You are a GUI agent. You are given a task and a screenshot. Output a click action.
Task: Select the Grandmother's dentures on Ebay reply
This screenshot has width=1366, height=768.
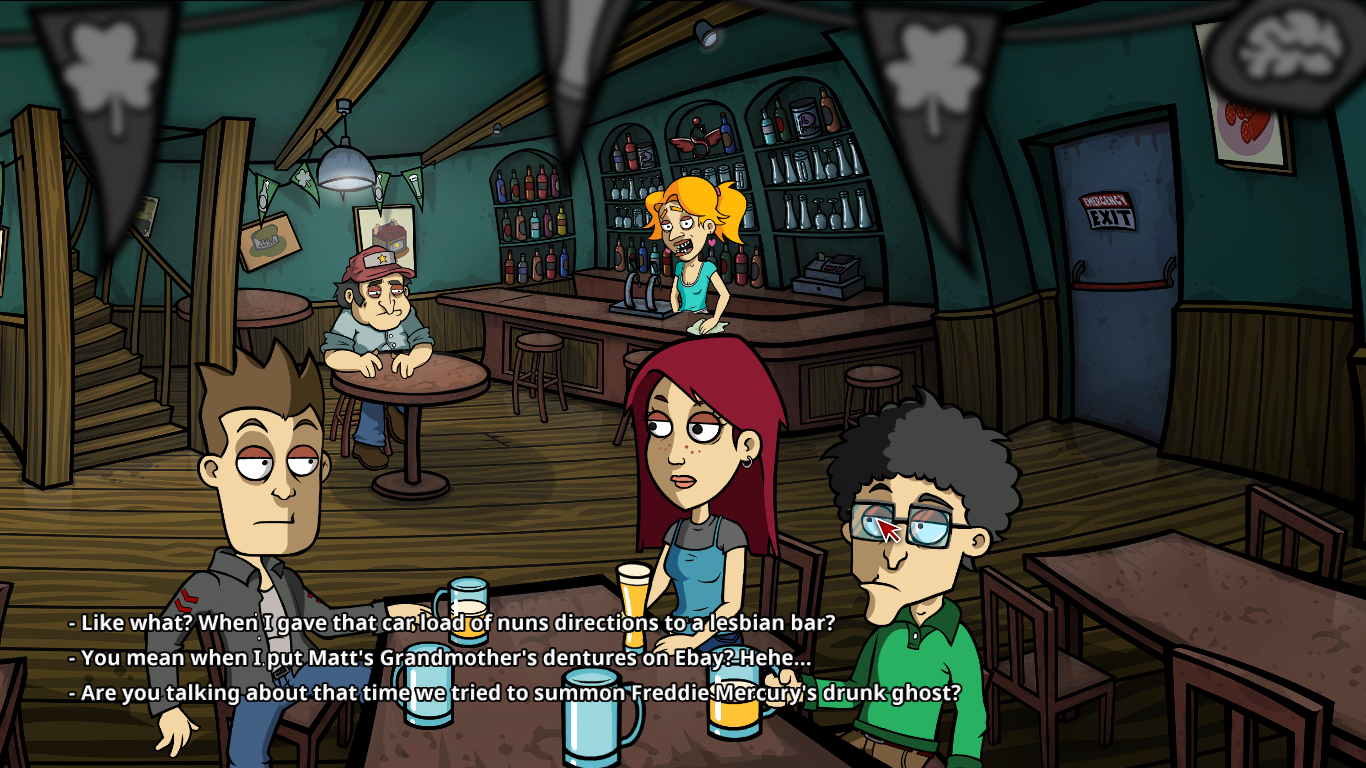440,658
